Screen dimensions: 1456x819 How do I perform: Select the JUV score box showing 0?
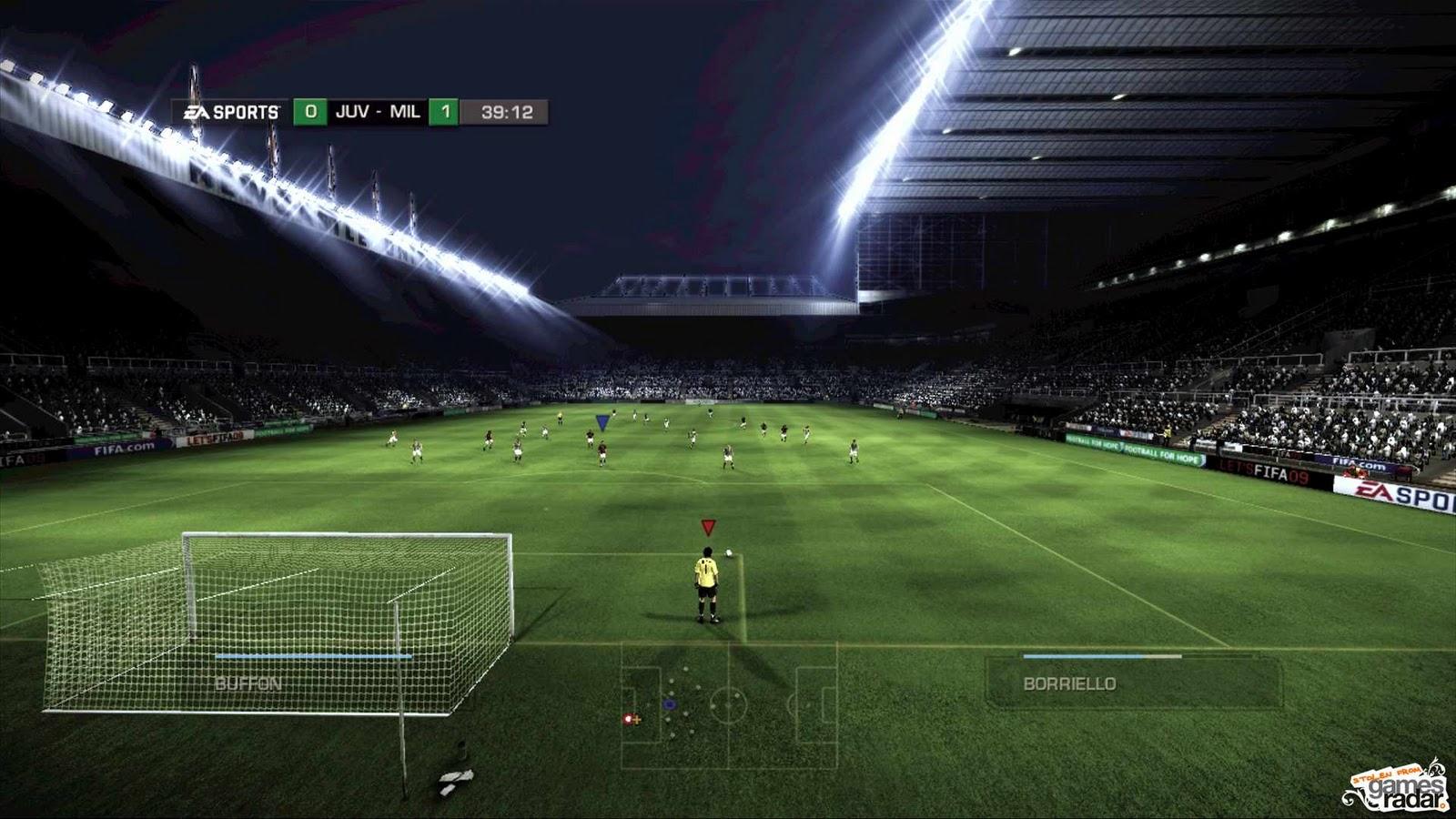click(309, 111)
